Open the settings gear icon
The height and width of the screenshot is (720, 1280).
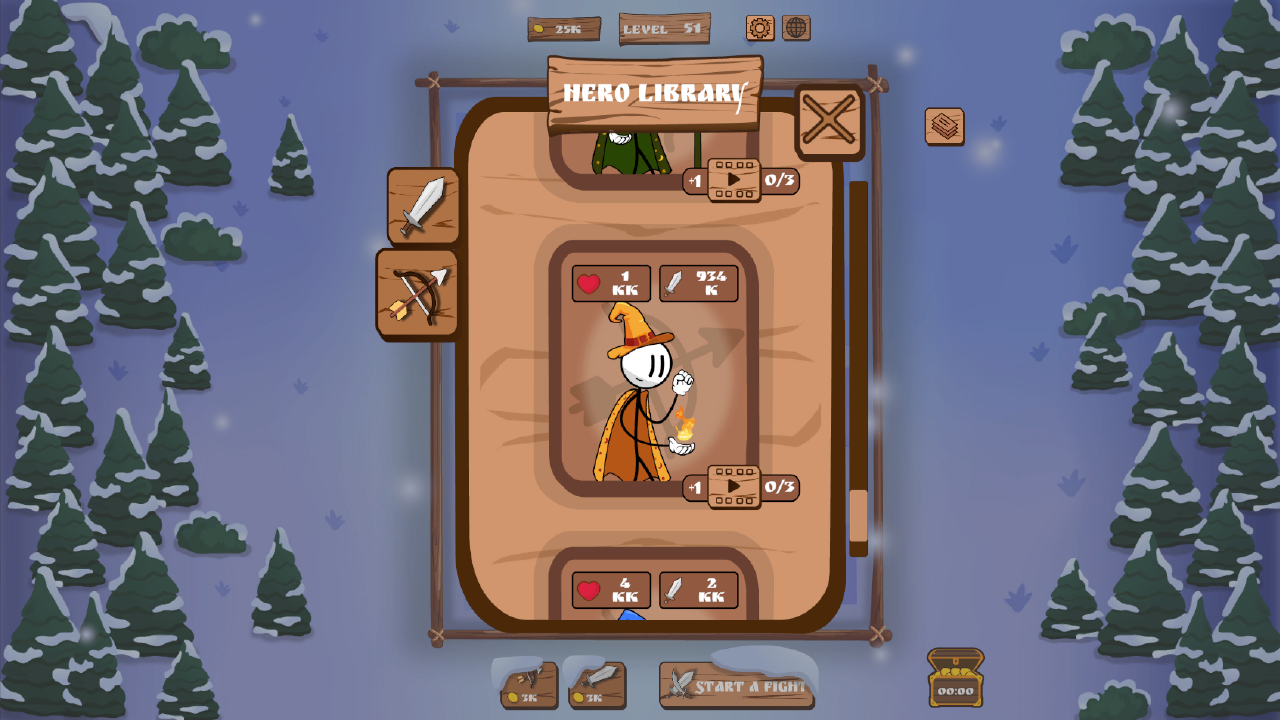click(x=758, y=29)
